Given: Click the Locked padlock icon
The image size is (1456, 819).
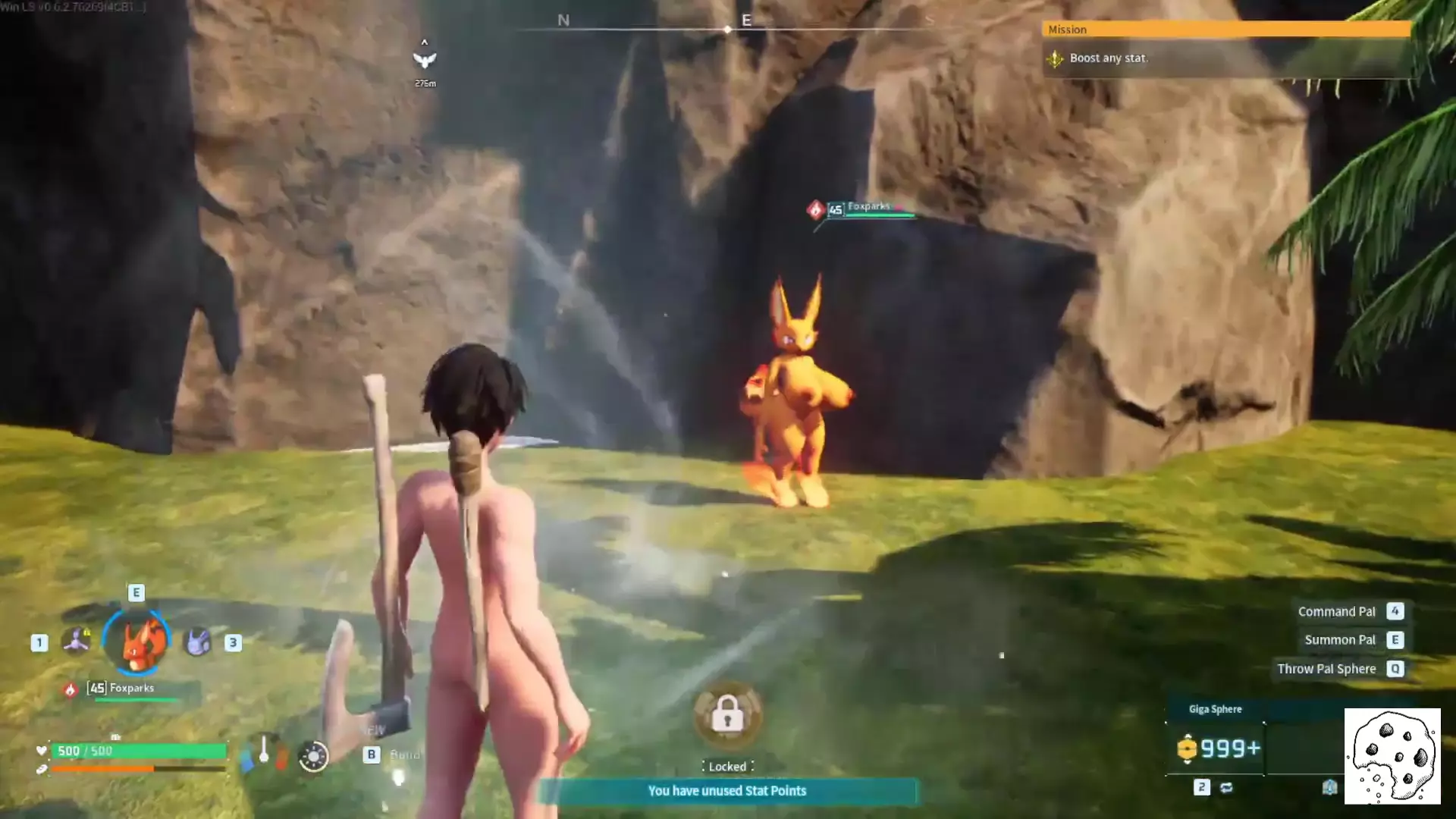Looking at the screenshot, I should click(x=727, y=715).
